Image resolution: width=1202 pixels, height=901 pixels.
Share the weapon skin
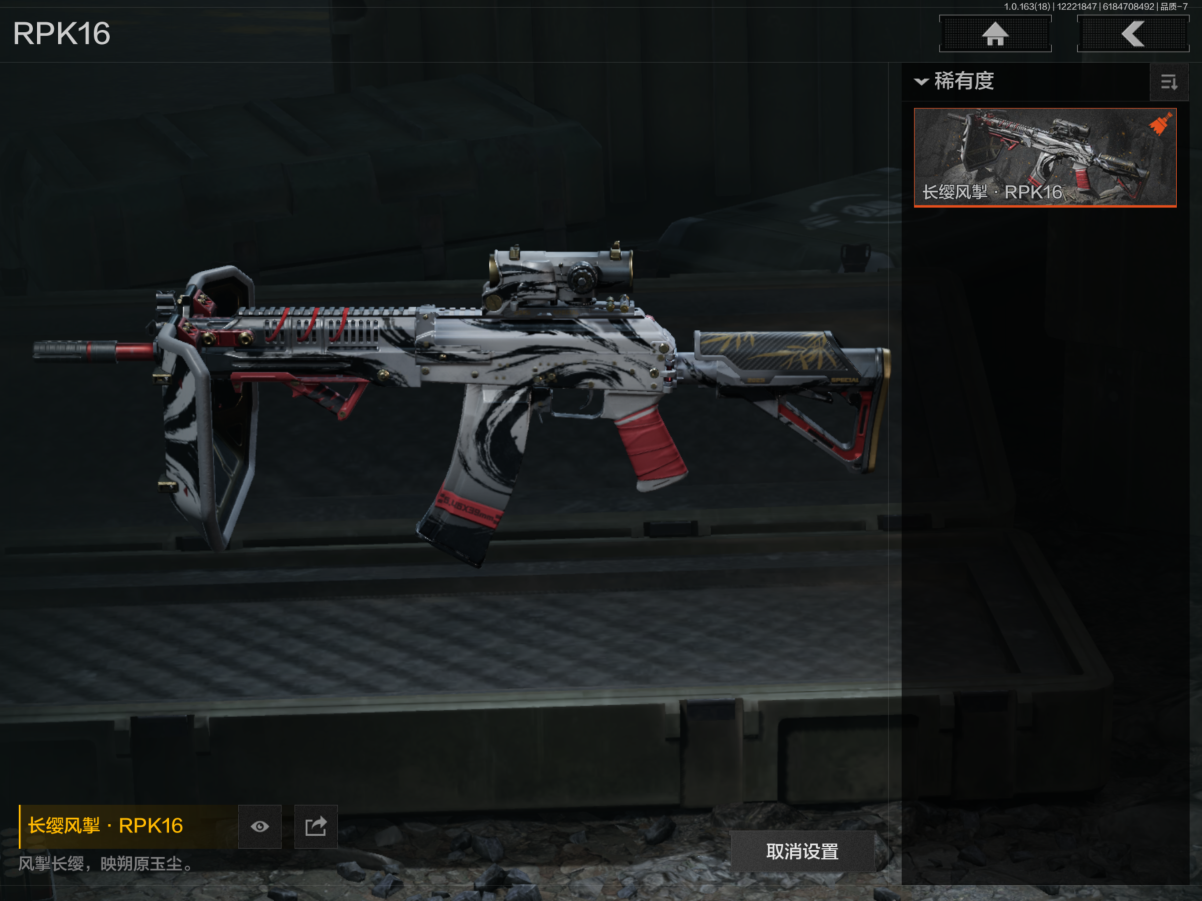tap(316, 826)
